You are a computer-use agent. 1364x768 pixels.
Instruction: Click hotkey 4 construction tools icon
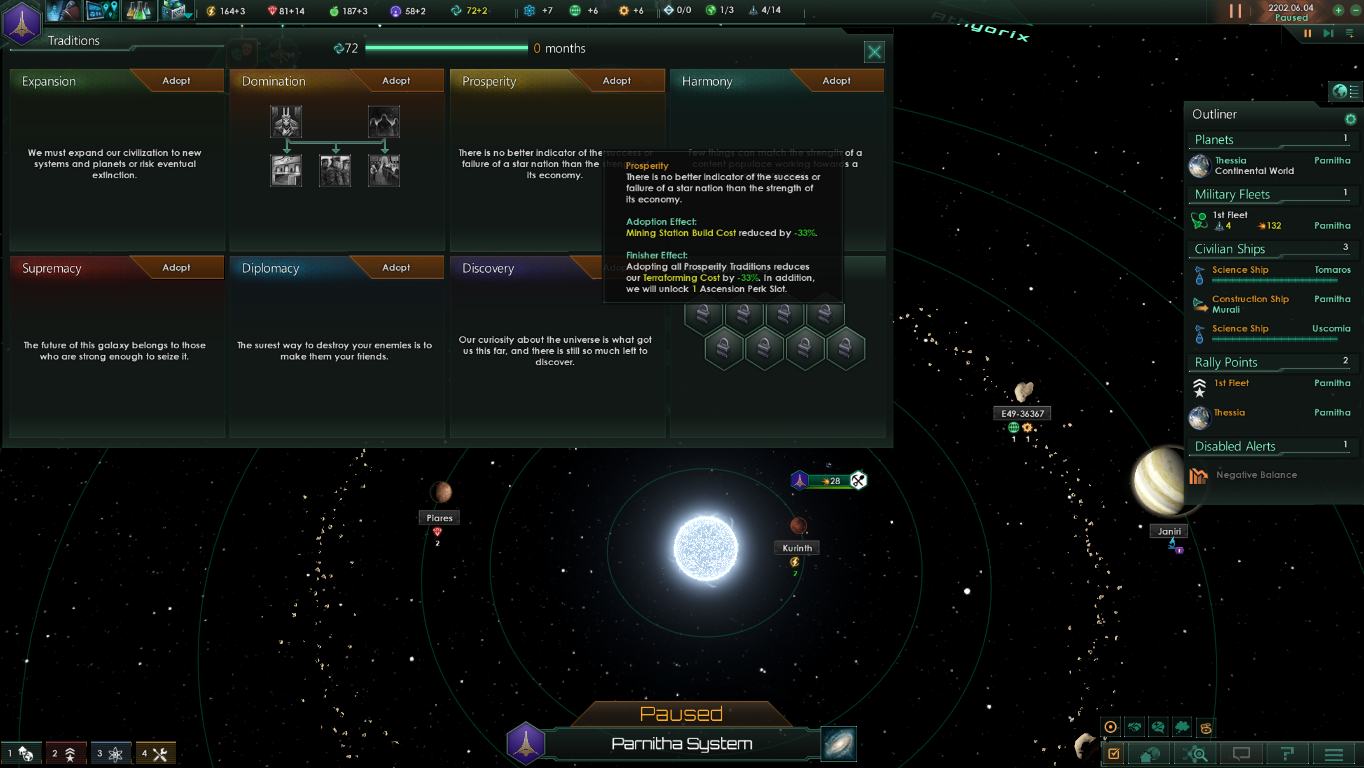point(155,752)
